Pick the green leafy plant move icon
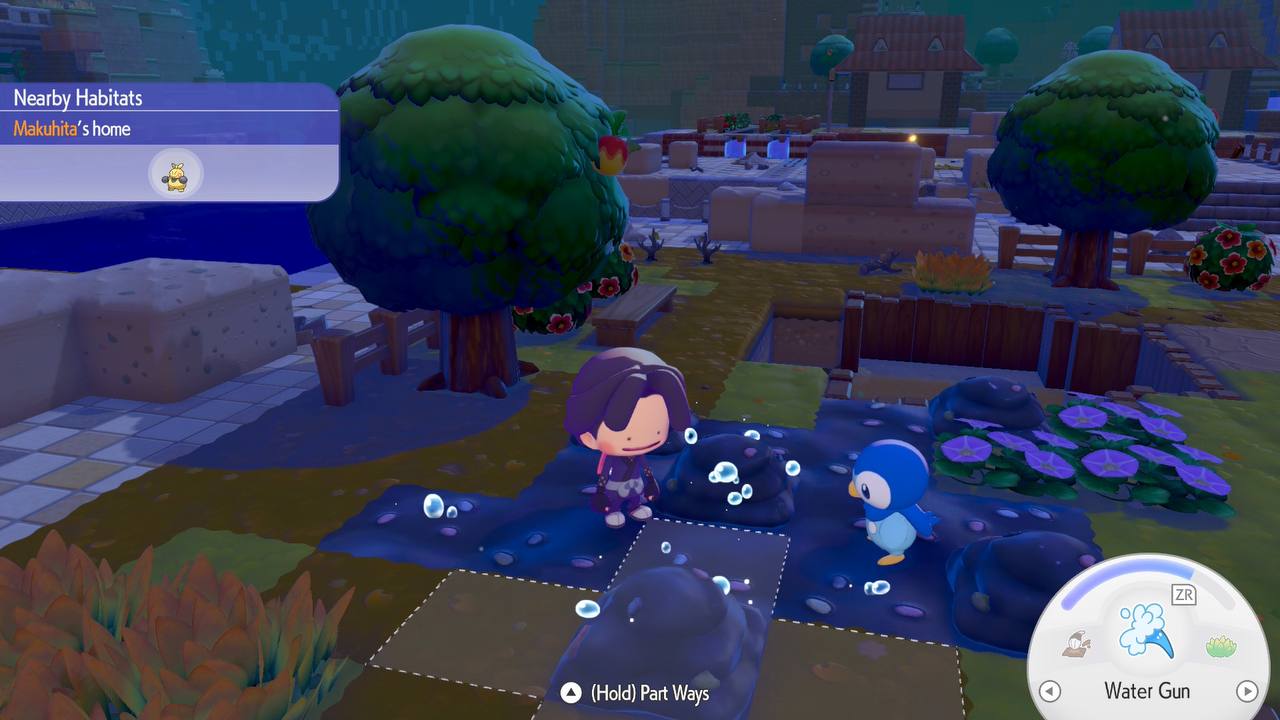This screenshot has width=1280, height=720. [1221, 647]
